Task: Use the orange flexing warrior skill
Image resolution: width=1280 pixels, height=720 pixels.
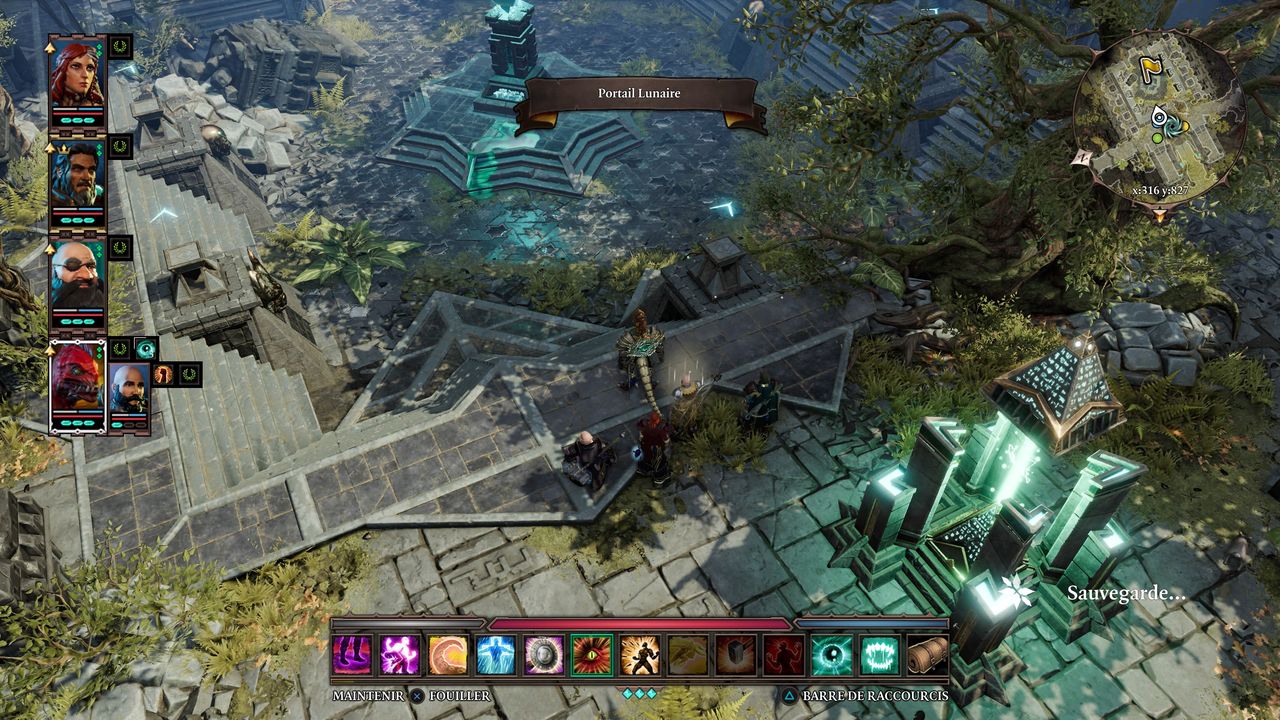Action: (x=640, y=655)
